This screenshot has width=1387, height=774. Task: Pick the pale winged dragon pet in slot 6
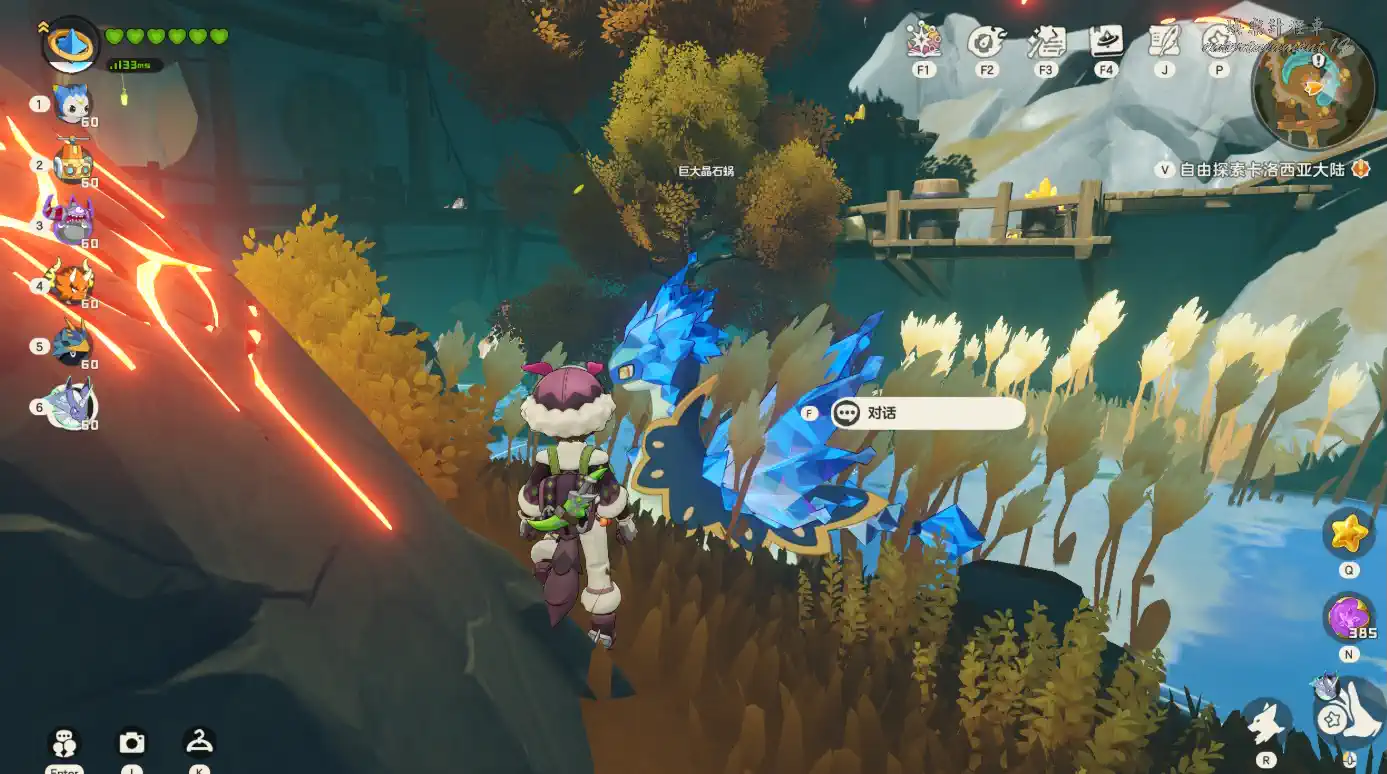tap(73, 405)
